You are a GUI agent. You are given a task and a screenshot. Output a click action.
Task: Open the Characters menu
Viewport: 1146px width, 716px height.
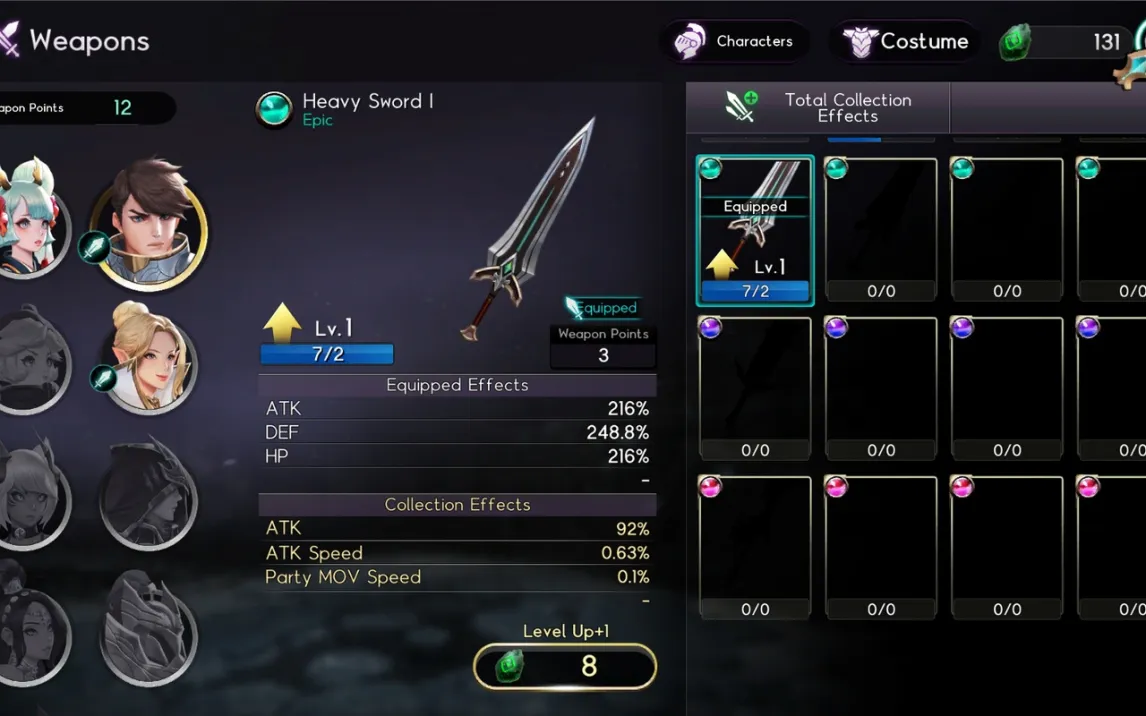[735, 42]
